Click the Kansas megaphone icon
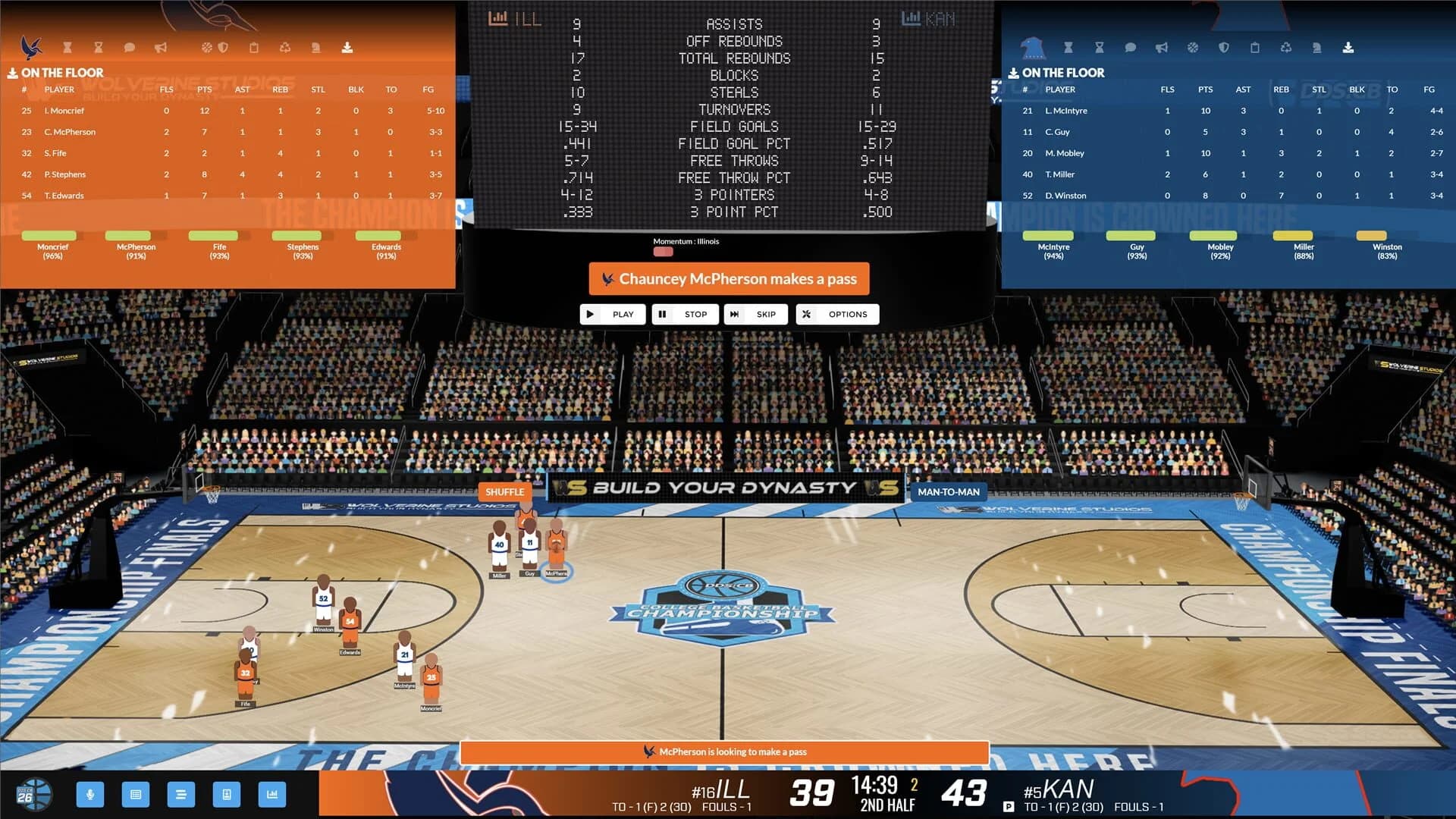1456x819 pixels. click(1161, 47)
